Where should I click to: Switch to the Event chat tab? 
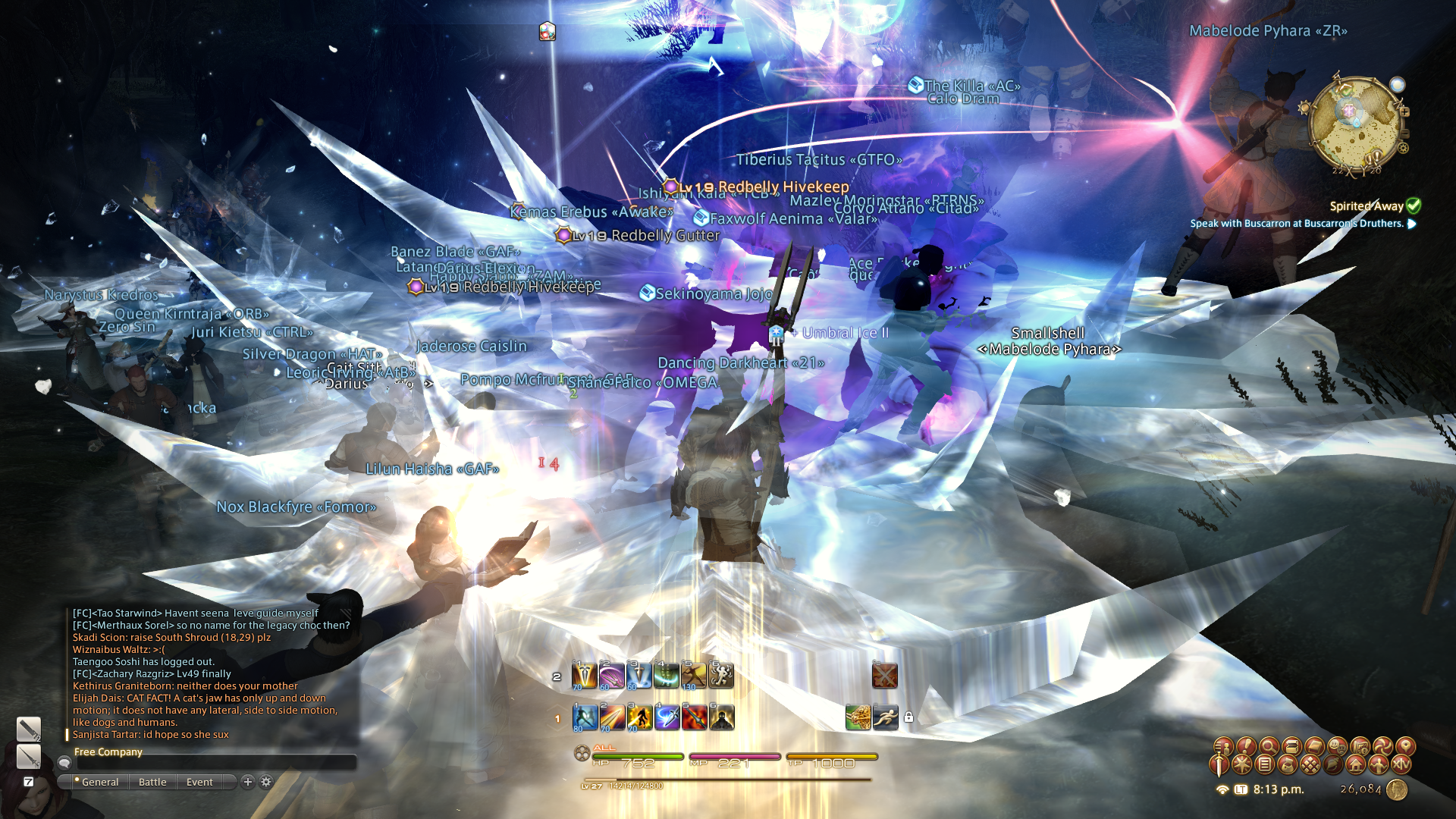199,782
